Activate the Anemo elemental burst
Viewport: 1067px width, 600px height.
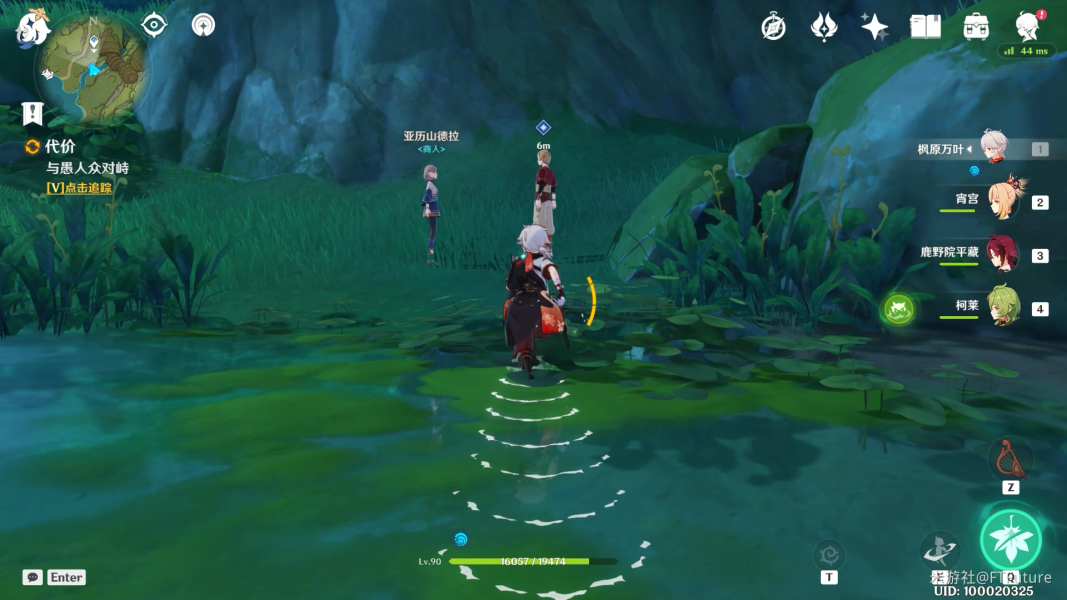coord(1010,540)
